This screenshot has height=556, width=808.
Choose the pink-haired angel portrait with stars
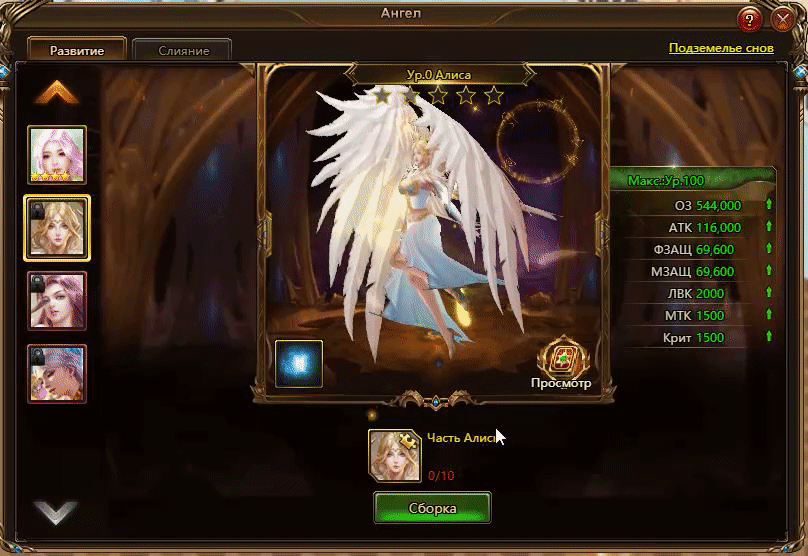[x=57, y=155]
